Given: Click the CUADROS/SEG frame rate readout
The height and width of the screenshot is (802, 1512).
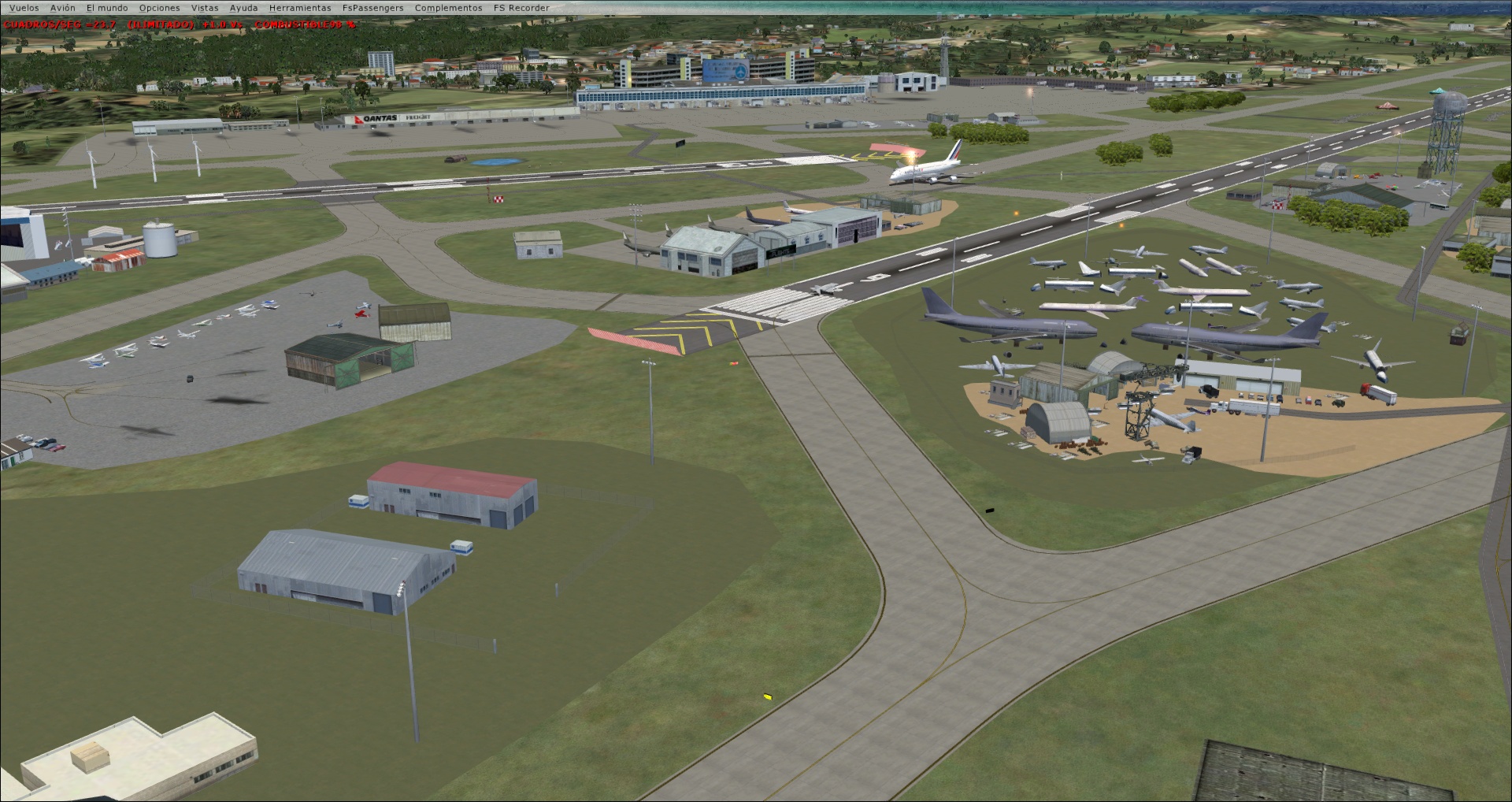Looking at the screenshot, I should coord(58,24).
